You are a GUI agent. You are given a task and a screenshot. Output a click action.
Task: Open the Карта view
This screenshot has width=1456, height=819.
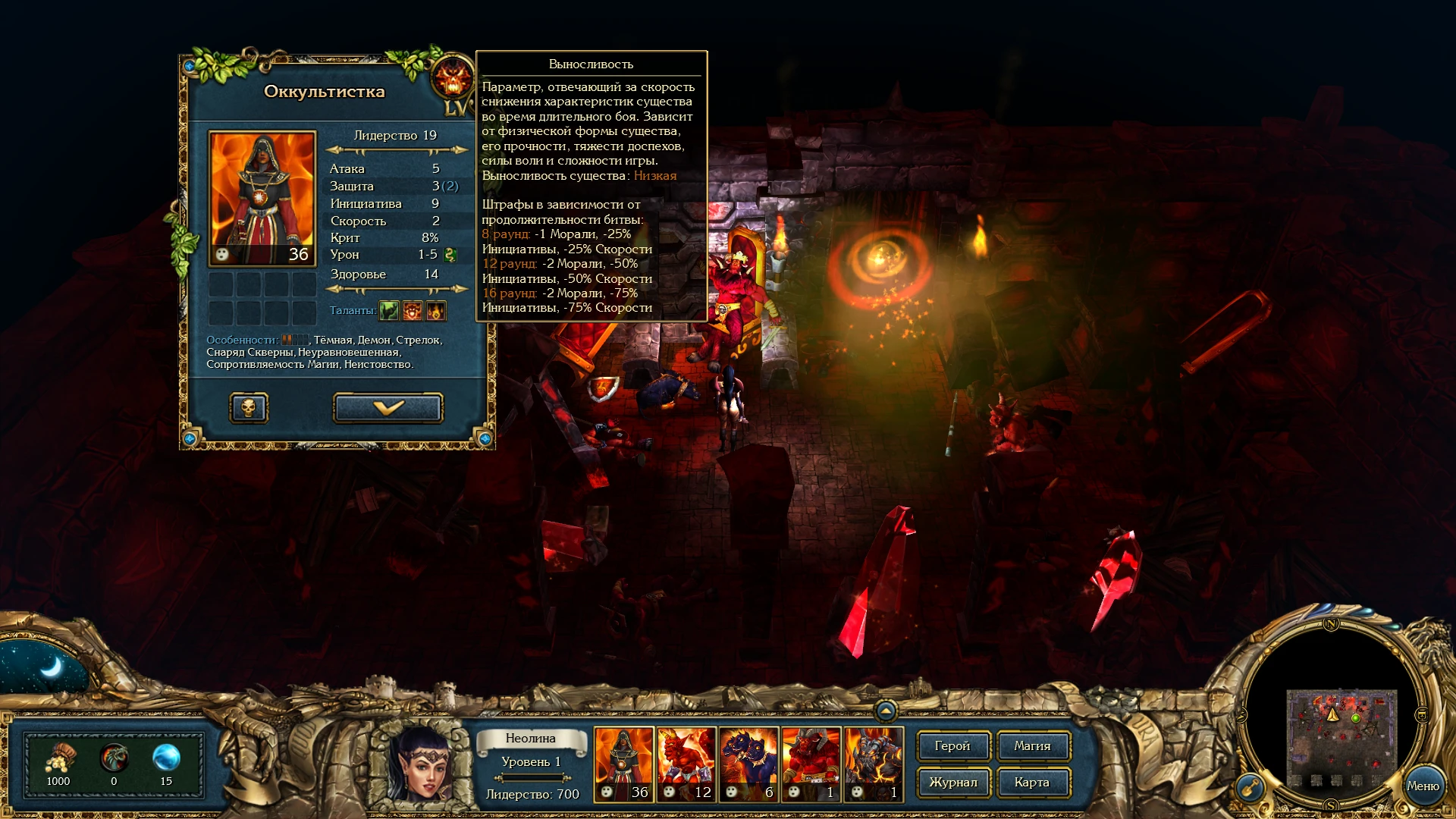pos(1033,783)
